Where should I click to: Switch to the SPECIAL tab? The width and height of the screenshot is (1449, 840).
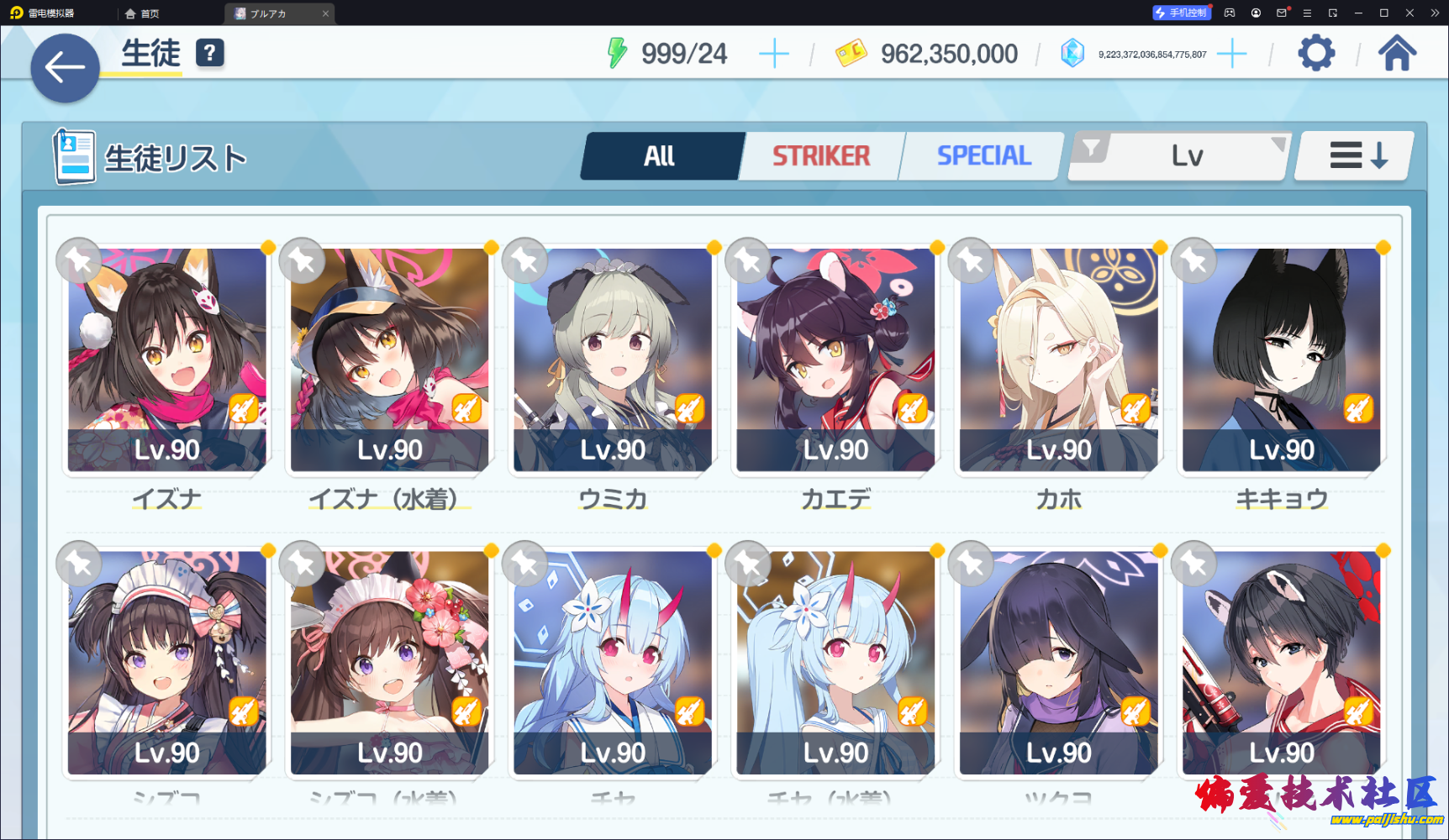pos(983,156)
